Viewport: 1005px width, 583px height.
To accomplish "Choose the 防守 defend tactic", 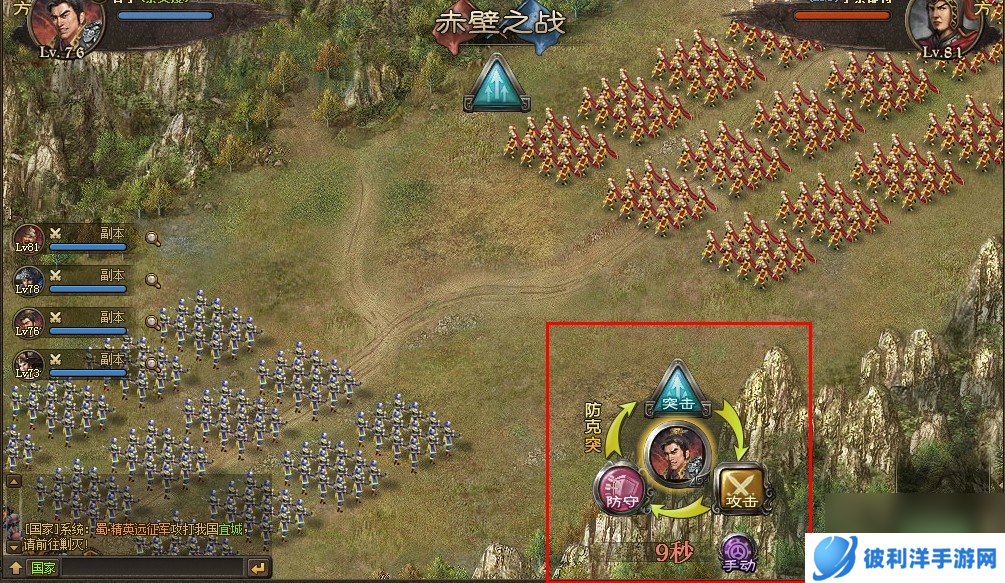I will pyautogui.click(x=618, y=490).
